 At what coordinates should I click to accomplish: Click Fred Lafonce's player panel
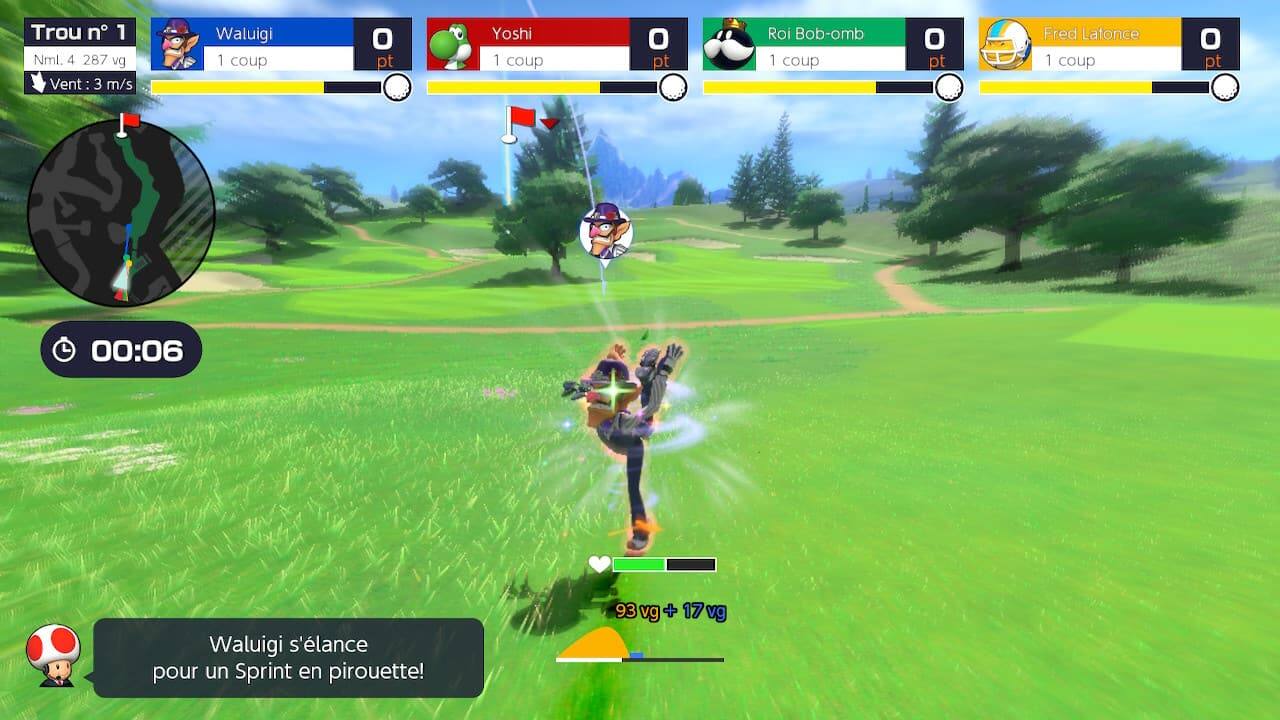coord(1109,45)
